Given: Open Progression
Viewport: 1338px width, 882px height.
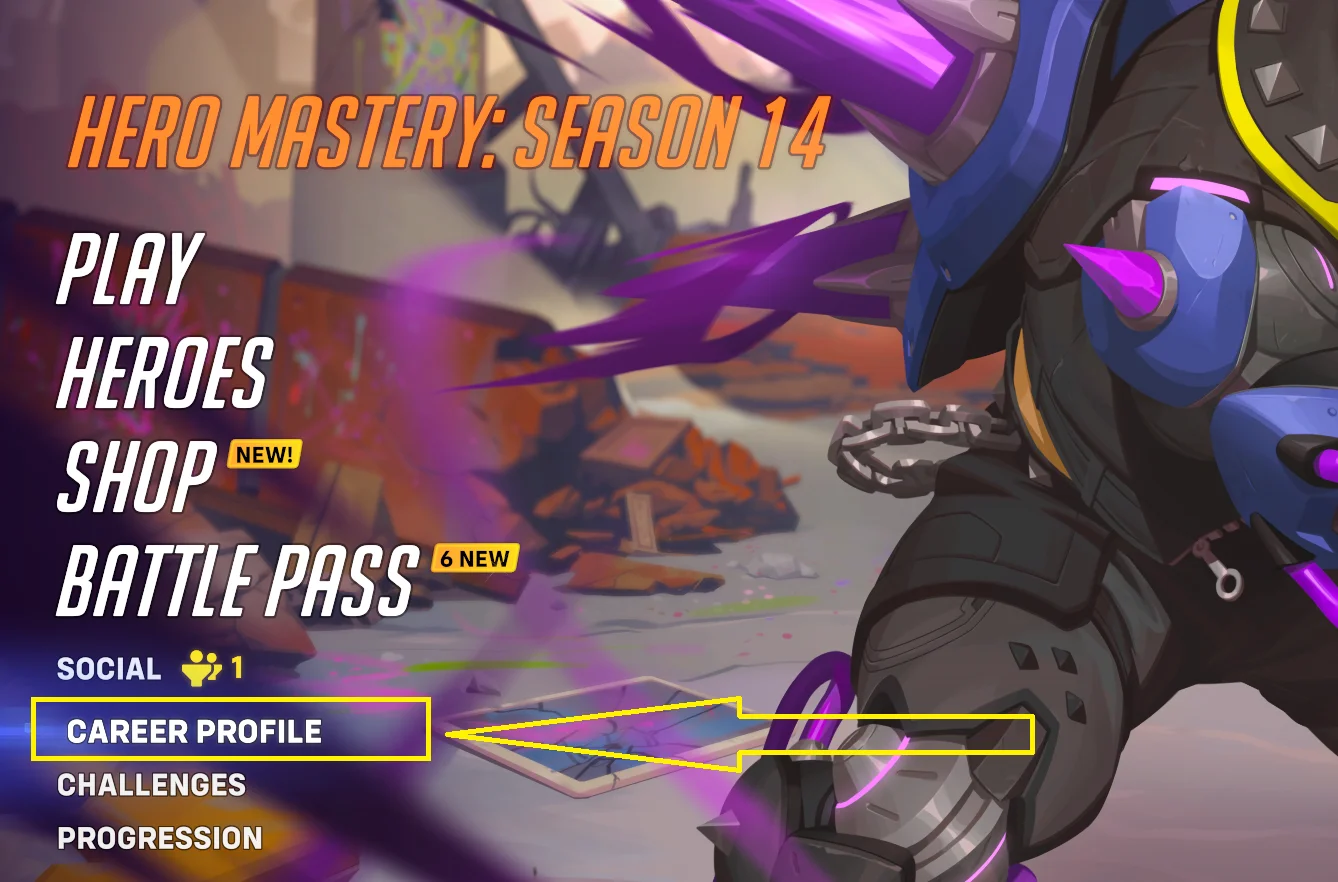Looking at the screenshot, I should click(160, 838).
